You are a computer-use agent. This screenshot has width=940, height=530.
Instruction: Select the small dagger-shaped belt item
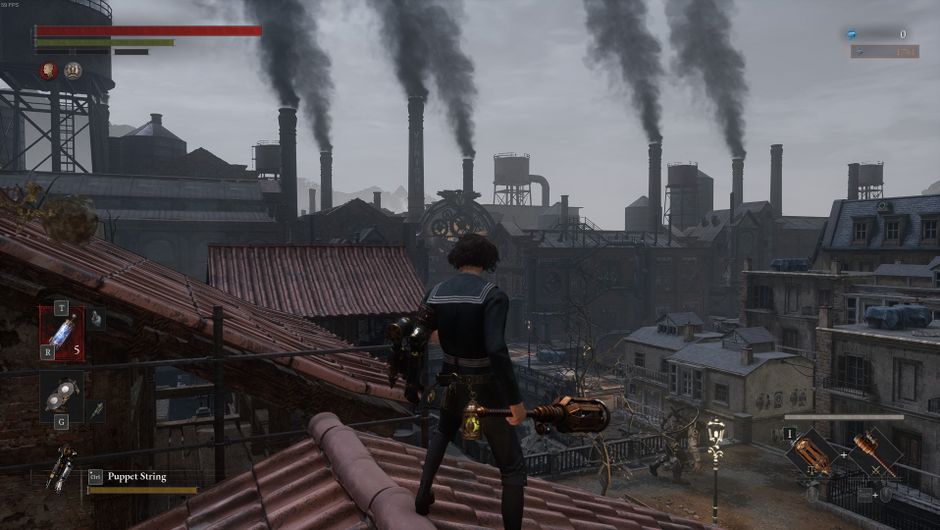click(96, 410)
